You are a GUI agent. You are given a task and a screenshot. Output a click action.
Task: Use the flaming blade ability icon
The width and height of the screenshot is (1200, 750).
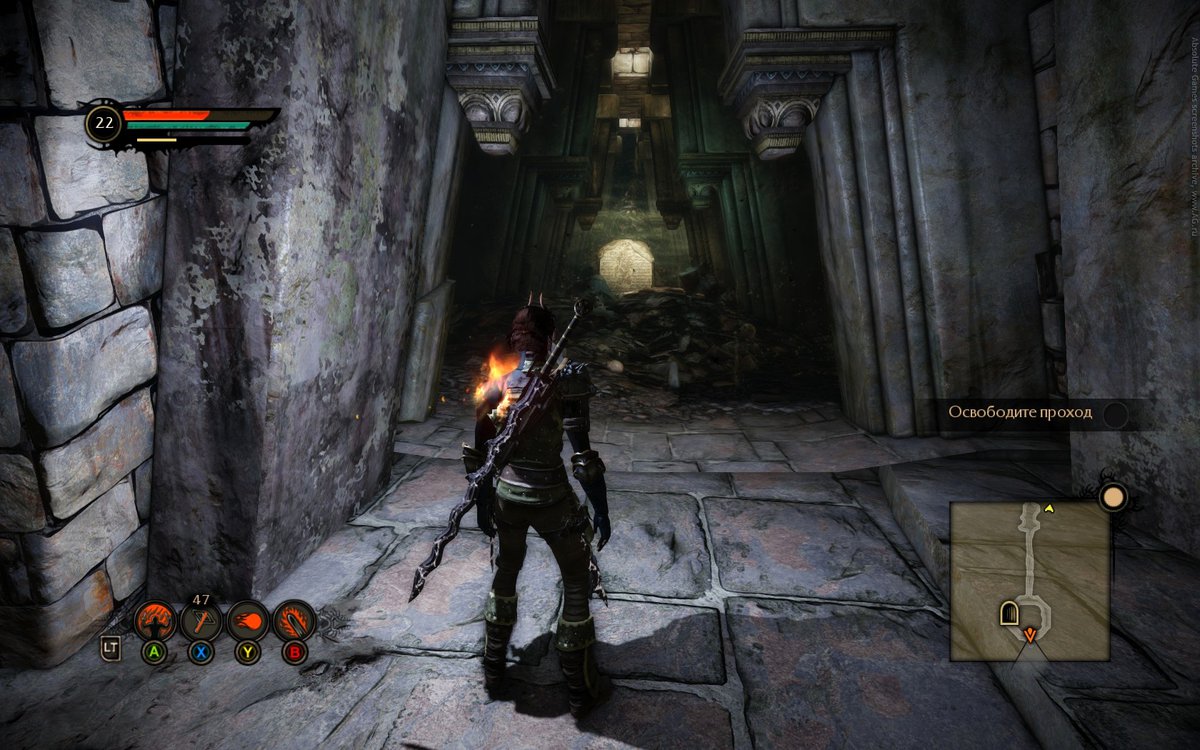pos(294,621)
